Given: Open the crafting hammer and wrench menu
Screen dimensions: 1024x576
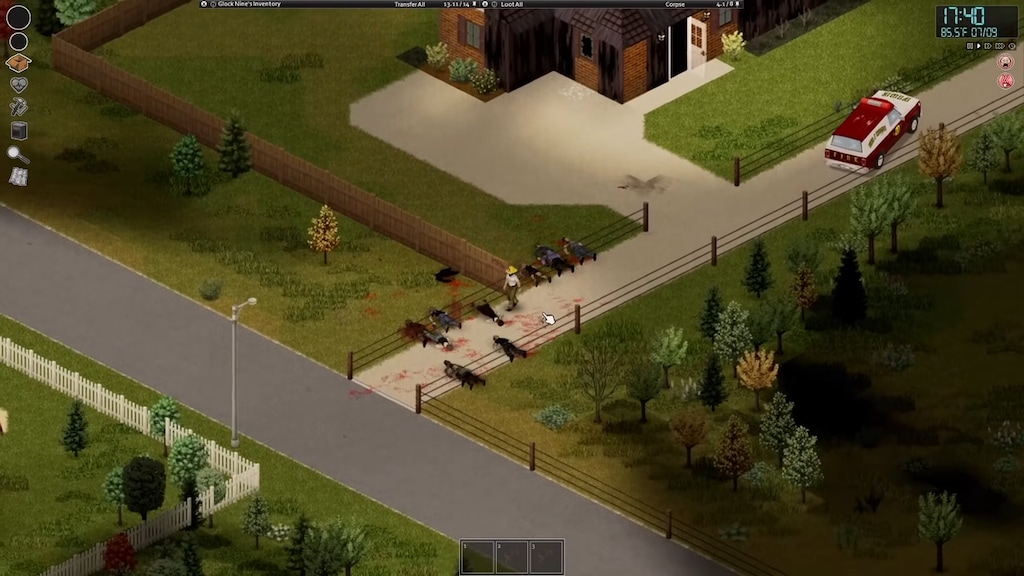Looking at the screenshot, I should click(18, 107).
